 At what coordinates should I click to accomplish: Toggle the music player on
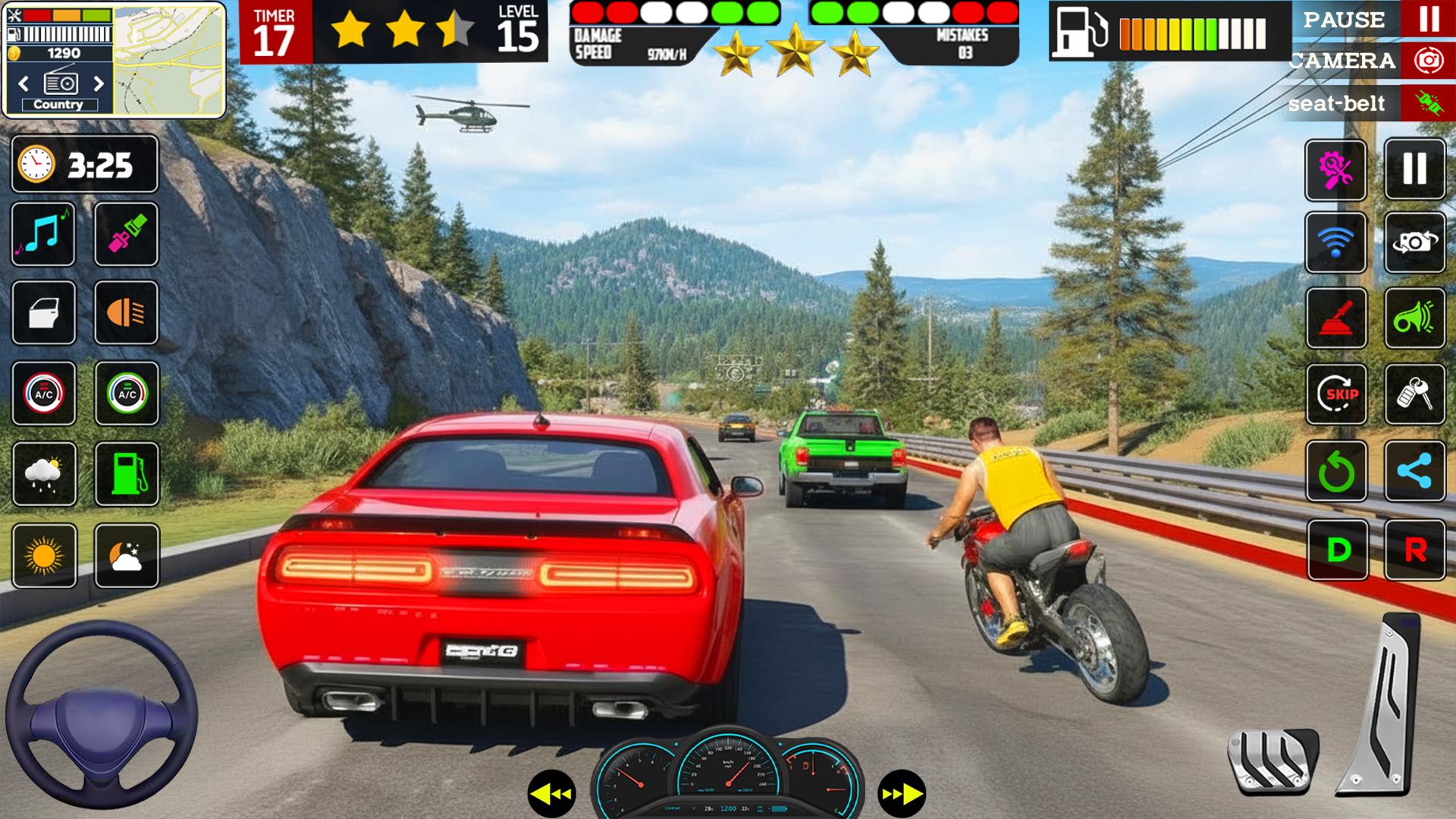[x=42, y=235]
